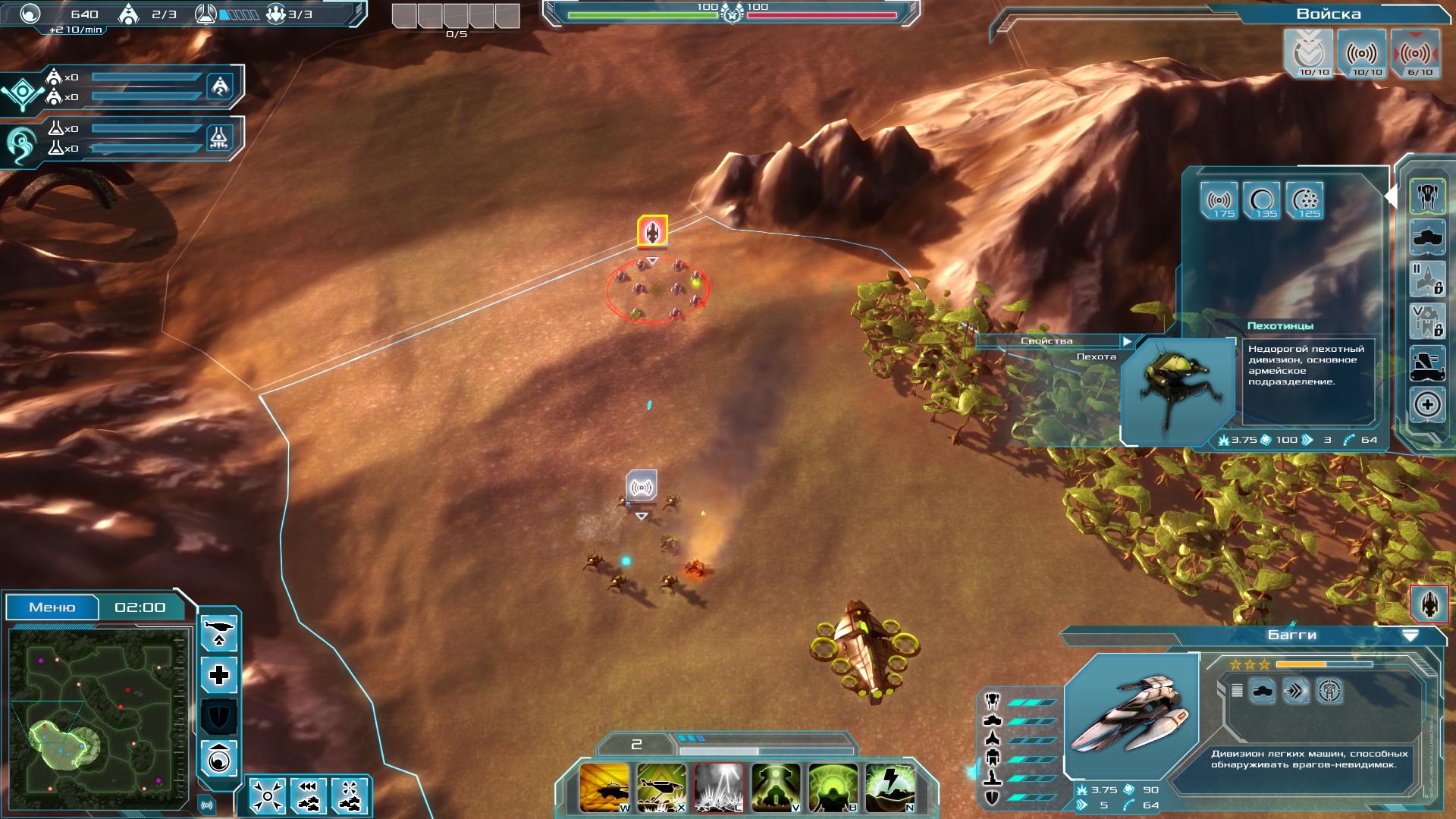This screenshot has height=819, width=1456.
Task: Select the plus-cross repair button
Action: click(219, 675)
